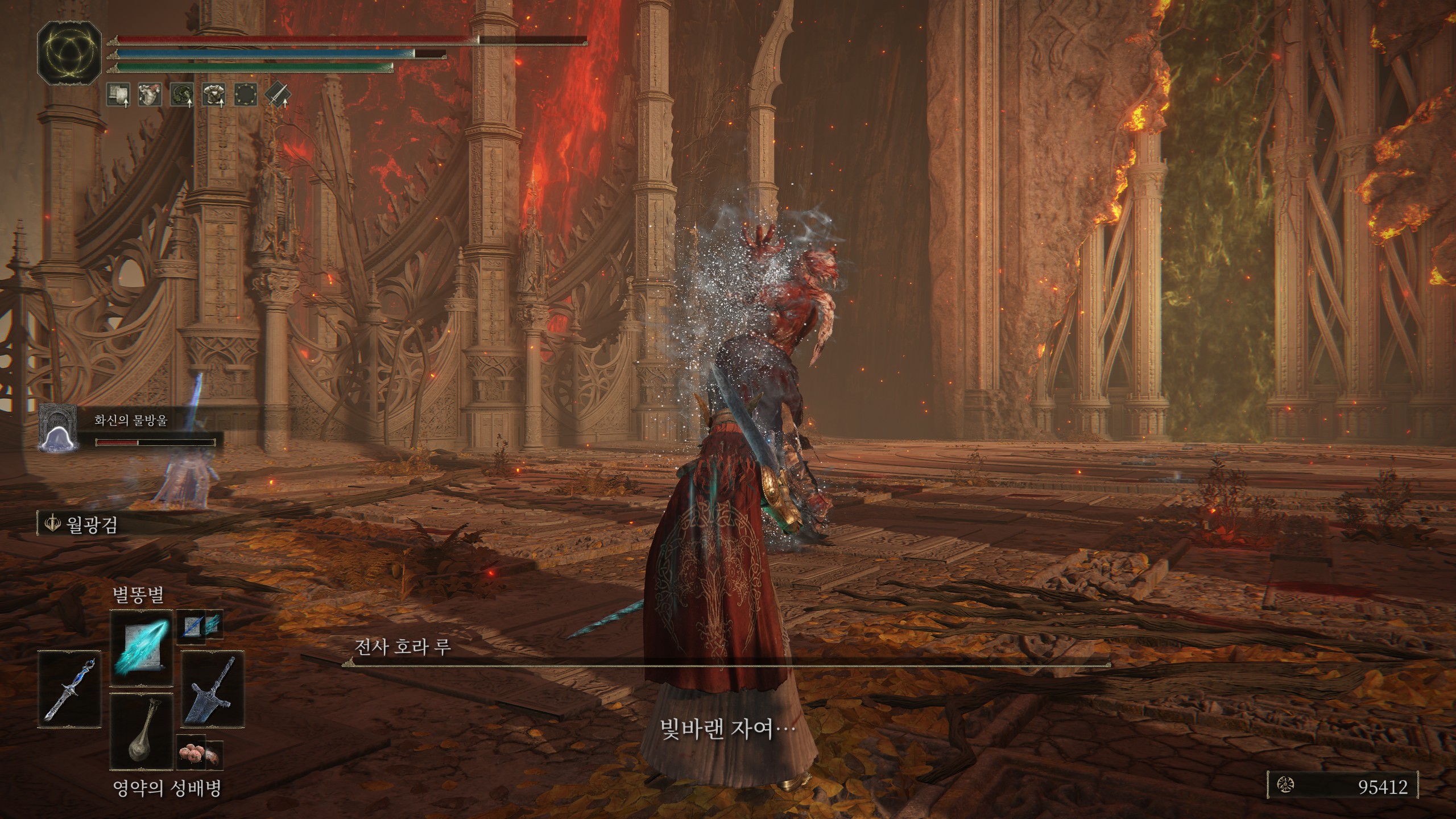The width and height of the screenshot is (1456, 819).
Task: Click the sword attack buff icon
Action: pos(278,94)
